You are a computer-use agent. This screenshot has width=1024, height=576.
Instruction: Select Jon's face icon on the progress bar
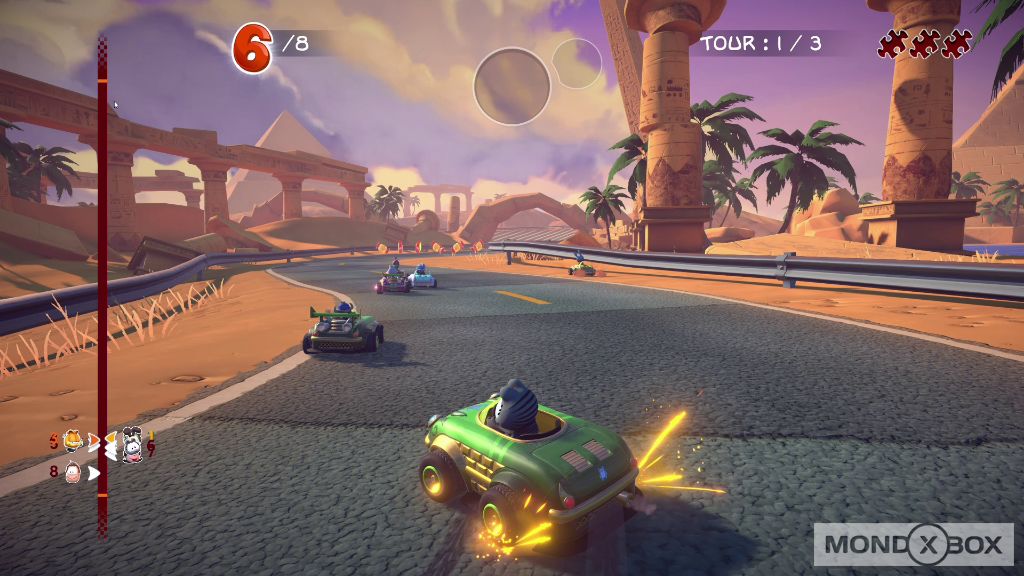click(x=73, y=472)
